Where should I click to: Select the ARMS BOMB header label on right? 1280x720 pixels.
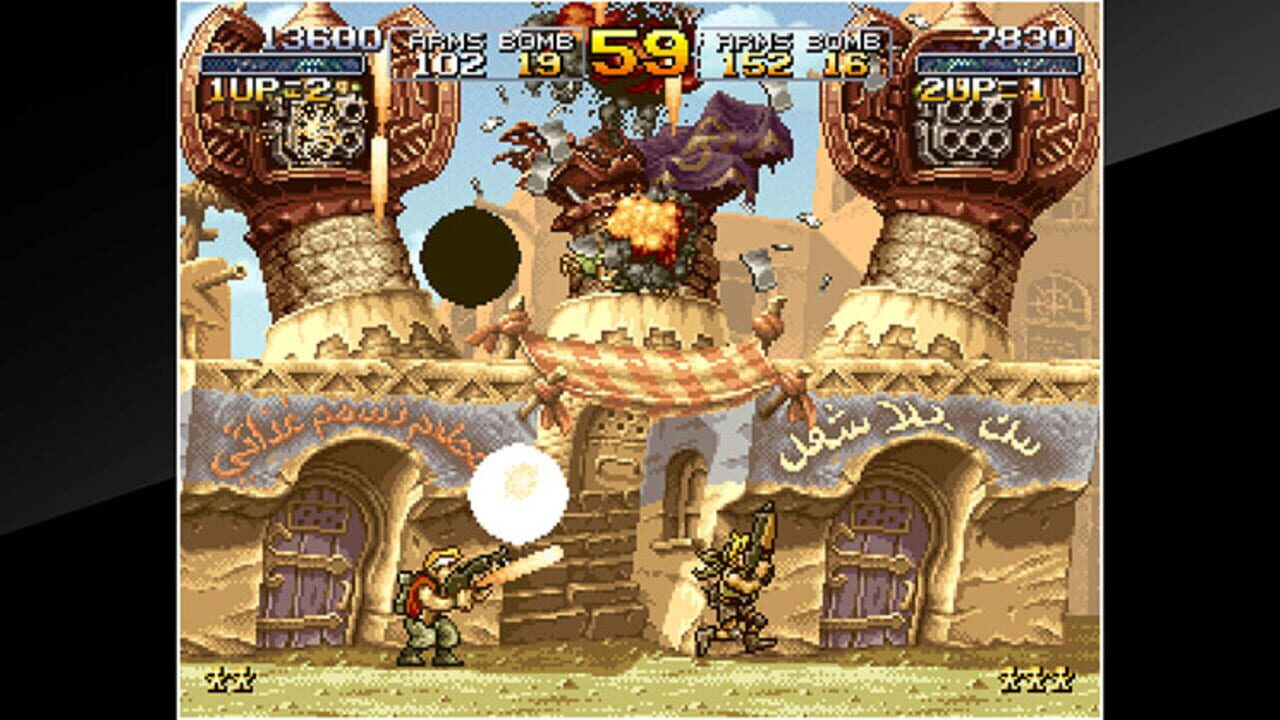pos(795,42)
